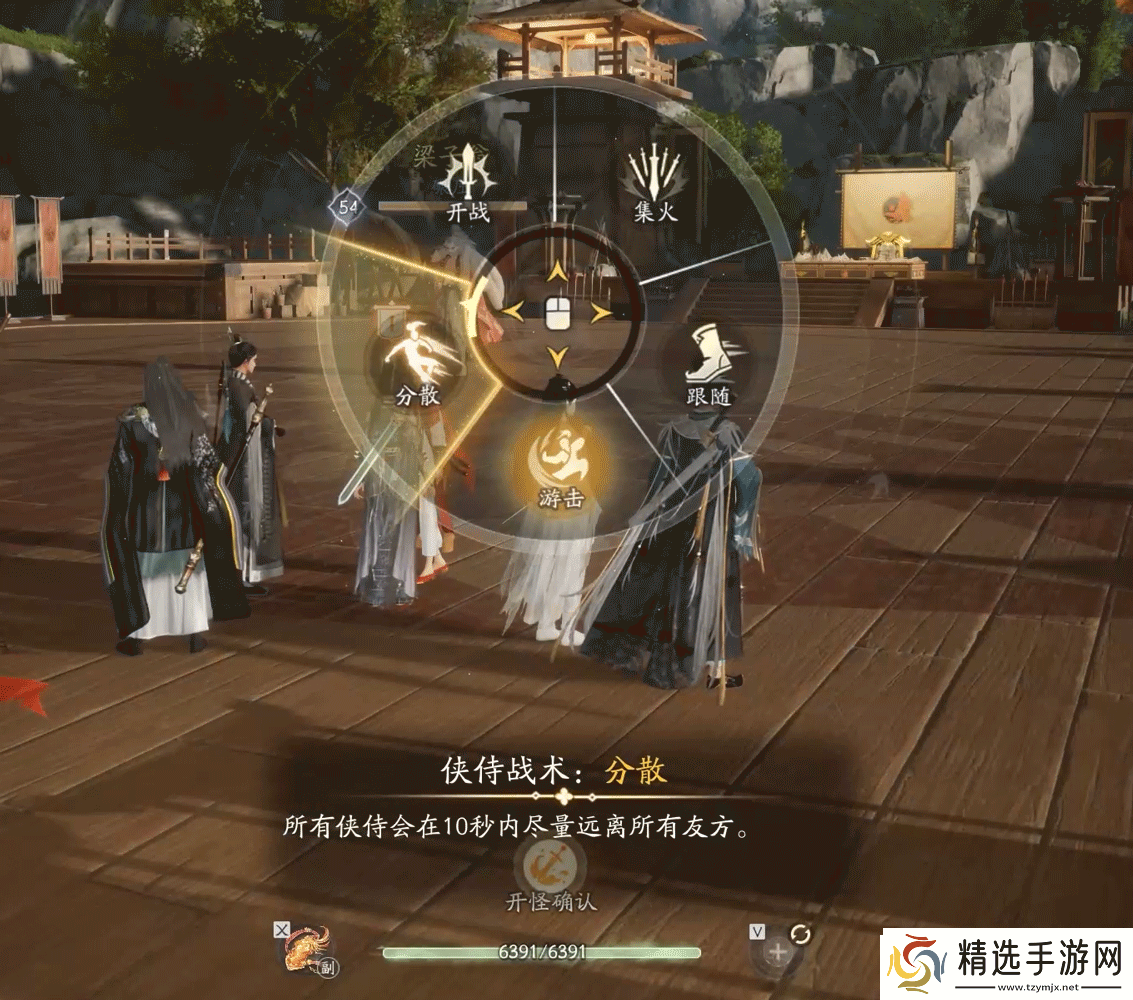Click the circular swap arrows icon
The width and height of the screenshot is (1133, 1000).
tap(800, 933)
